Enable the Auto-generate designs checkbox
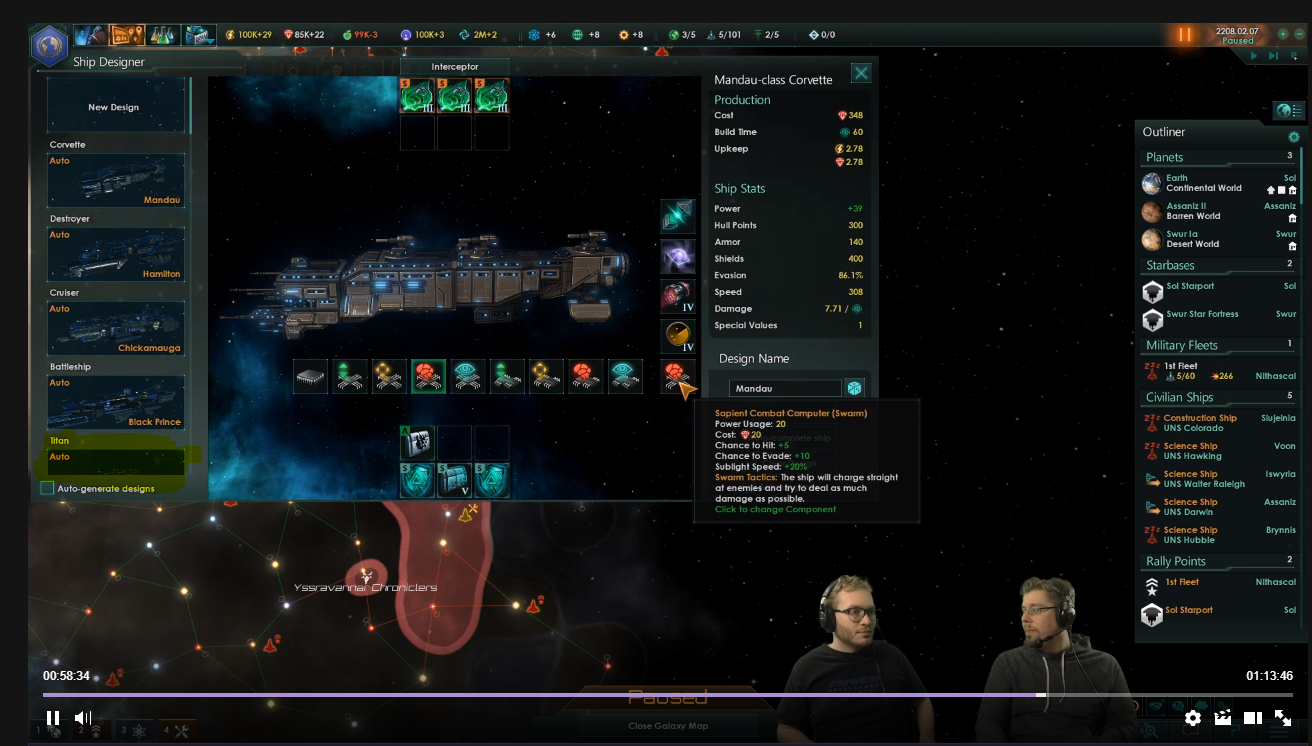Image resolution: width=1312 pixels, height=746 pixels. 47,488
